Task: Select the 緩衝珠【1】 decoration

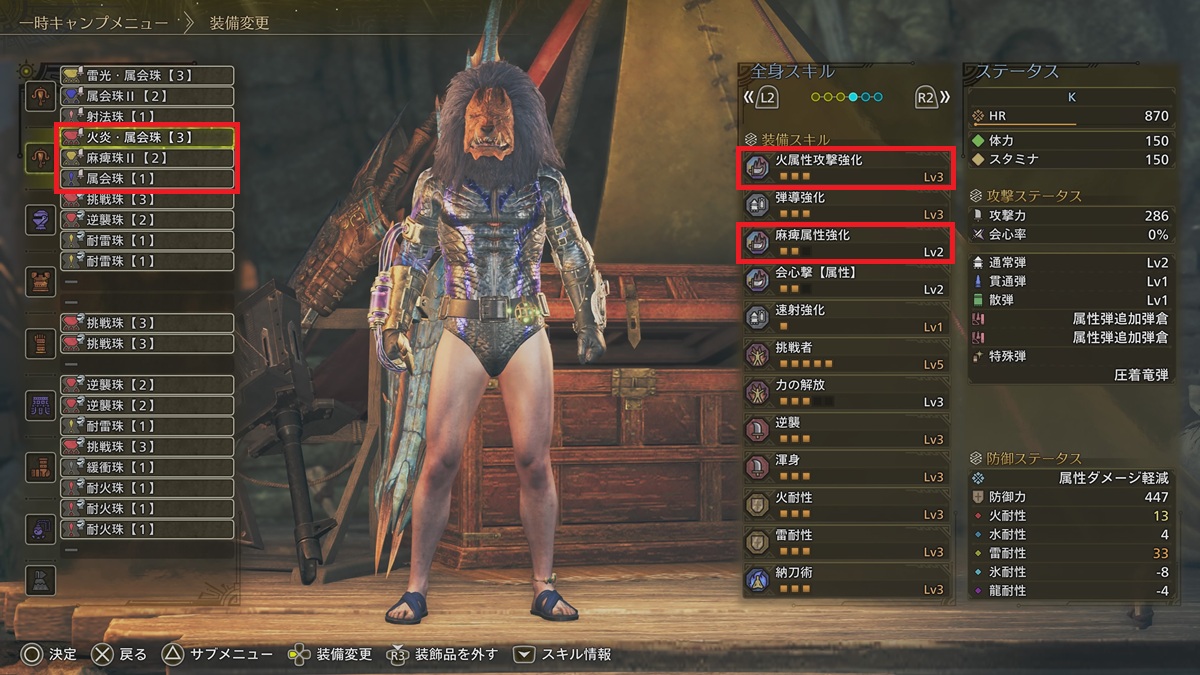Action: click(146, 467)
